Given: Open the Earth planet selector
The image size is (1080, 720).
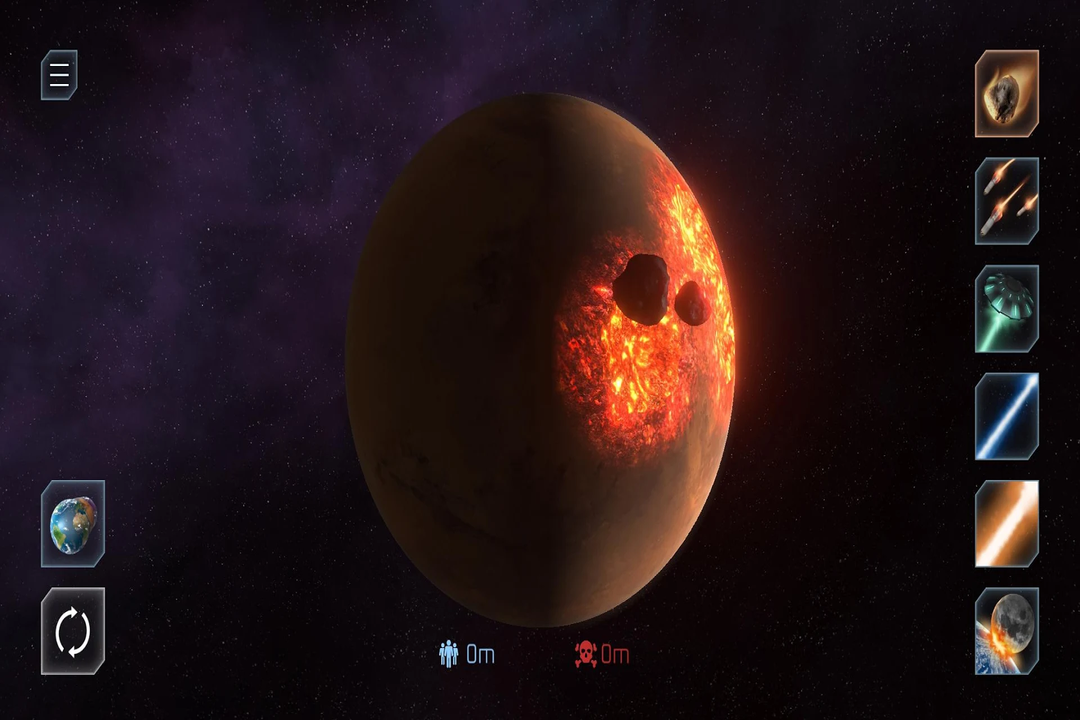Looking at the screenshot, I should pyautogui.click(x=73, y=523).
